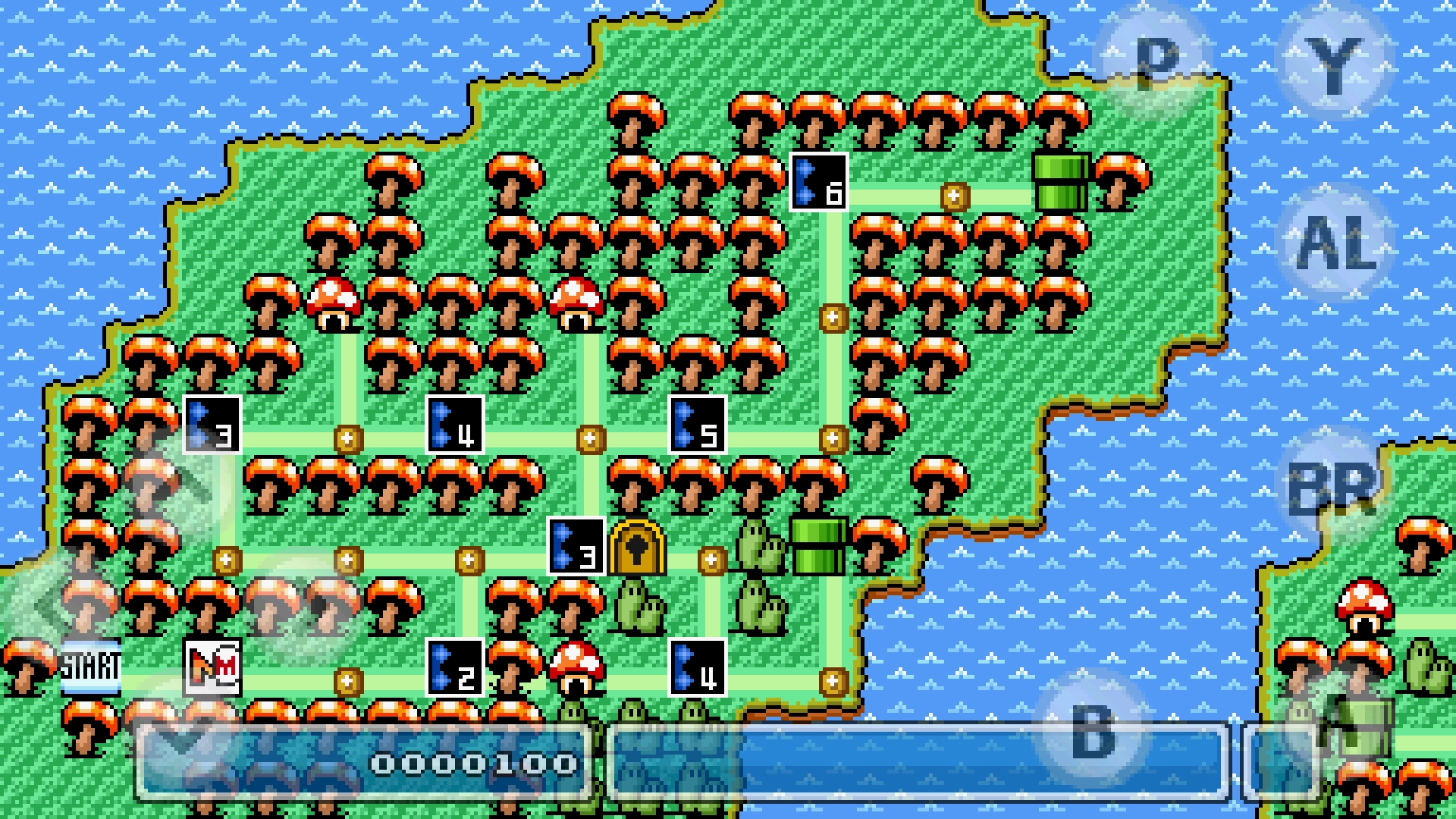Screen dimensions: 1456x819
Task: Click the START tile
Action: 91,667
